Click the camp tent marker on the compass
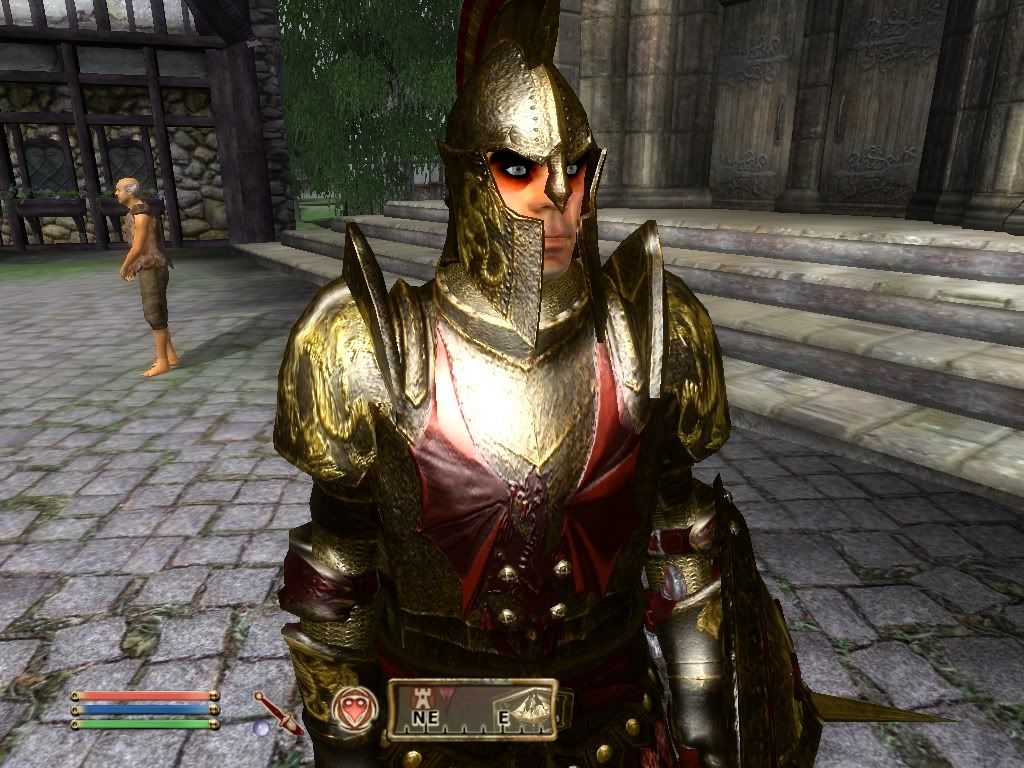Screen dimensions: 1024x768 [527, 702]
